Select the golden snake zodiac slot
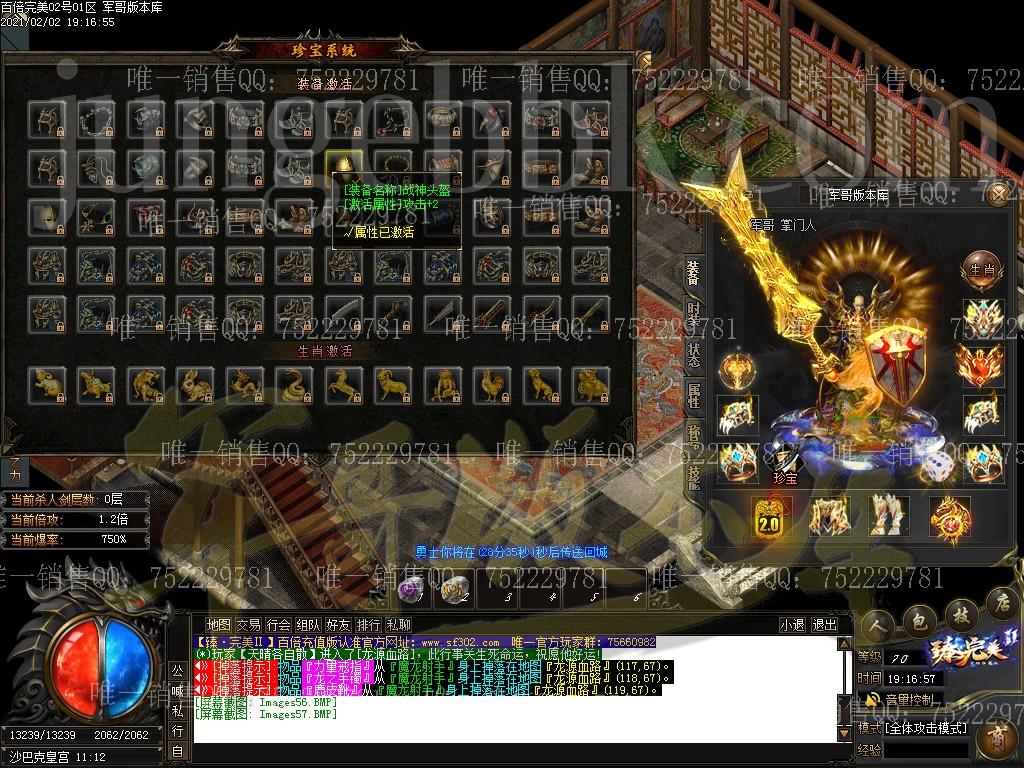 coord(292,383)
